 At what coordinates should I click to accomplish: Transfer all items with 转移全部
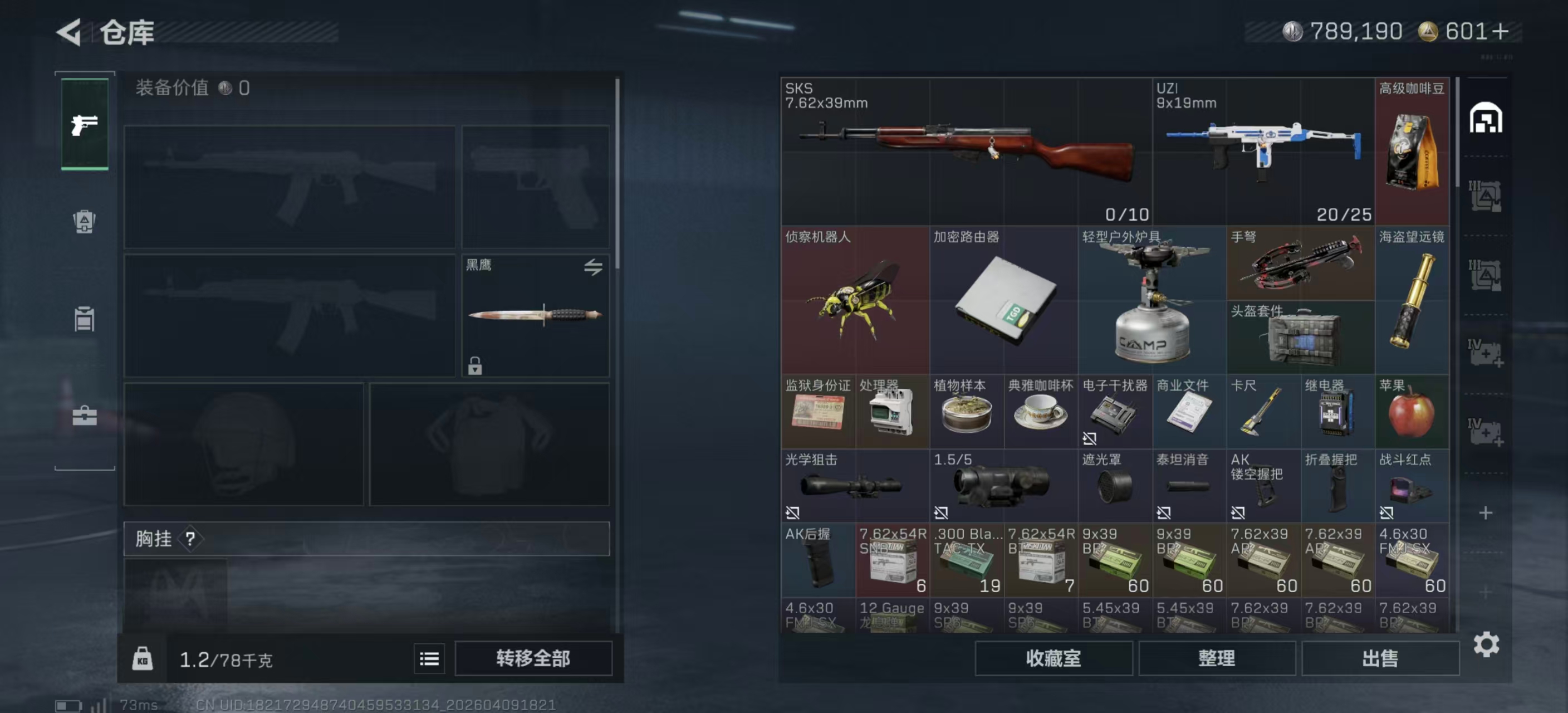tap(533, 658)
